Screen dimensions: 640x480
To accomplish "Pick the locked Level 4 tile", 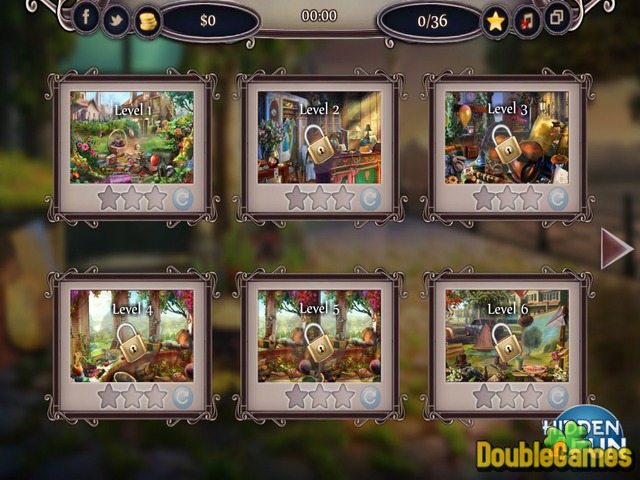I will pos(132,336).
